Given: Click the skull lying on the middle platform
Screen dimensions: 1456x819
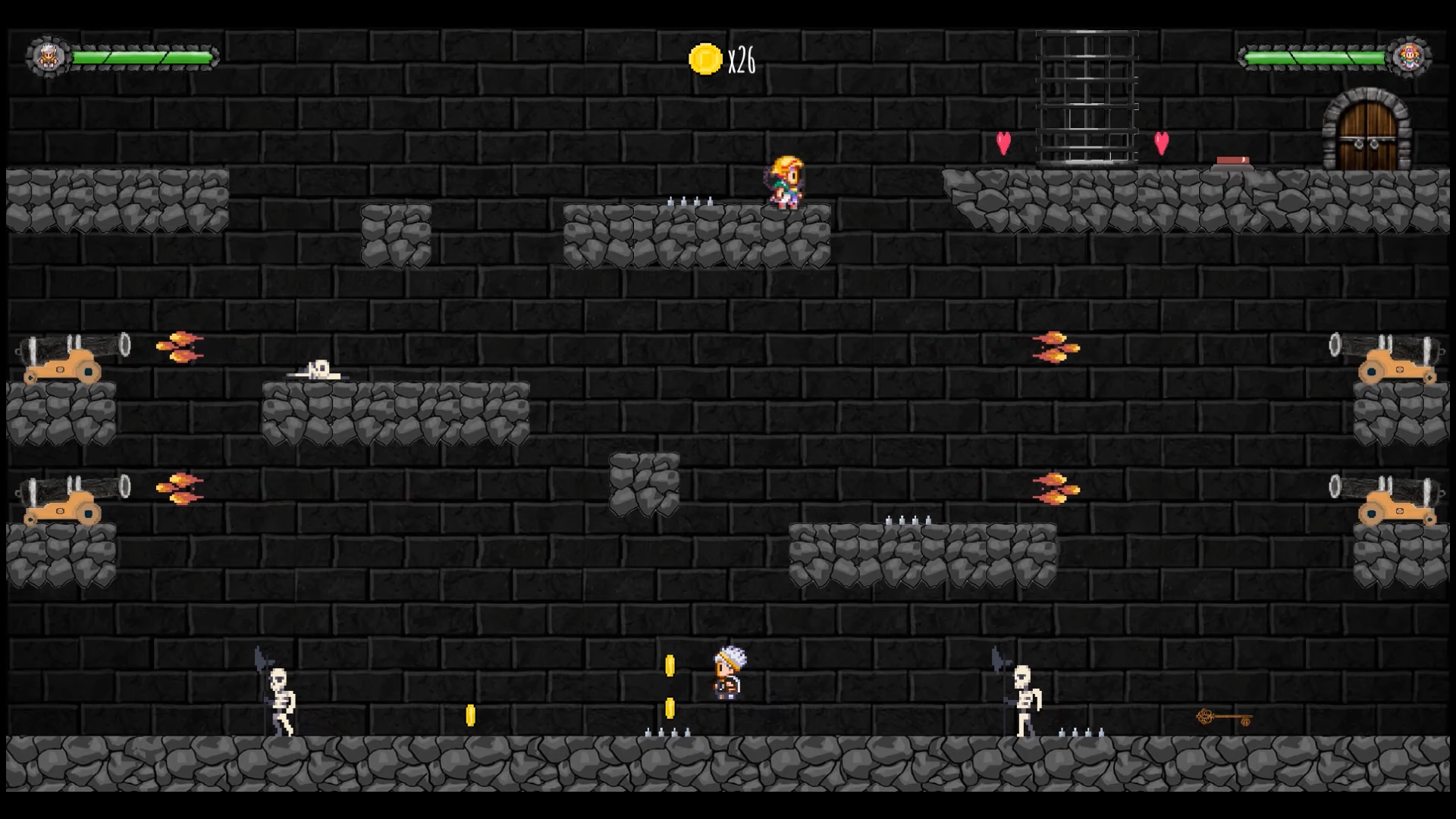Looking at the screenshot, I should coord(318,369).
